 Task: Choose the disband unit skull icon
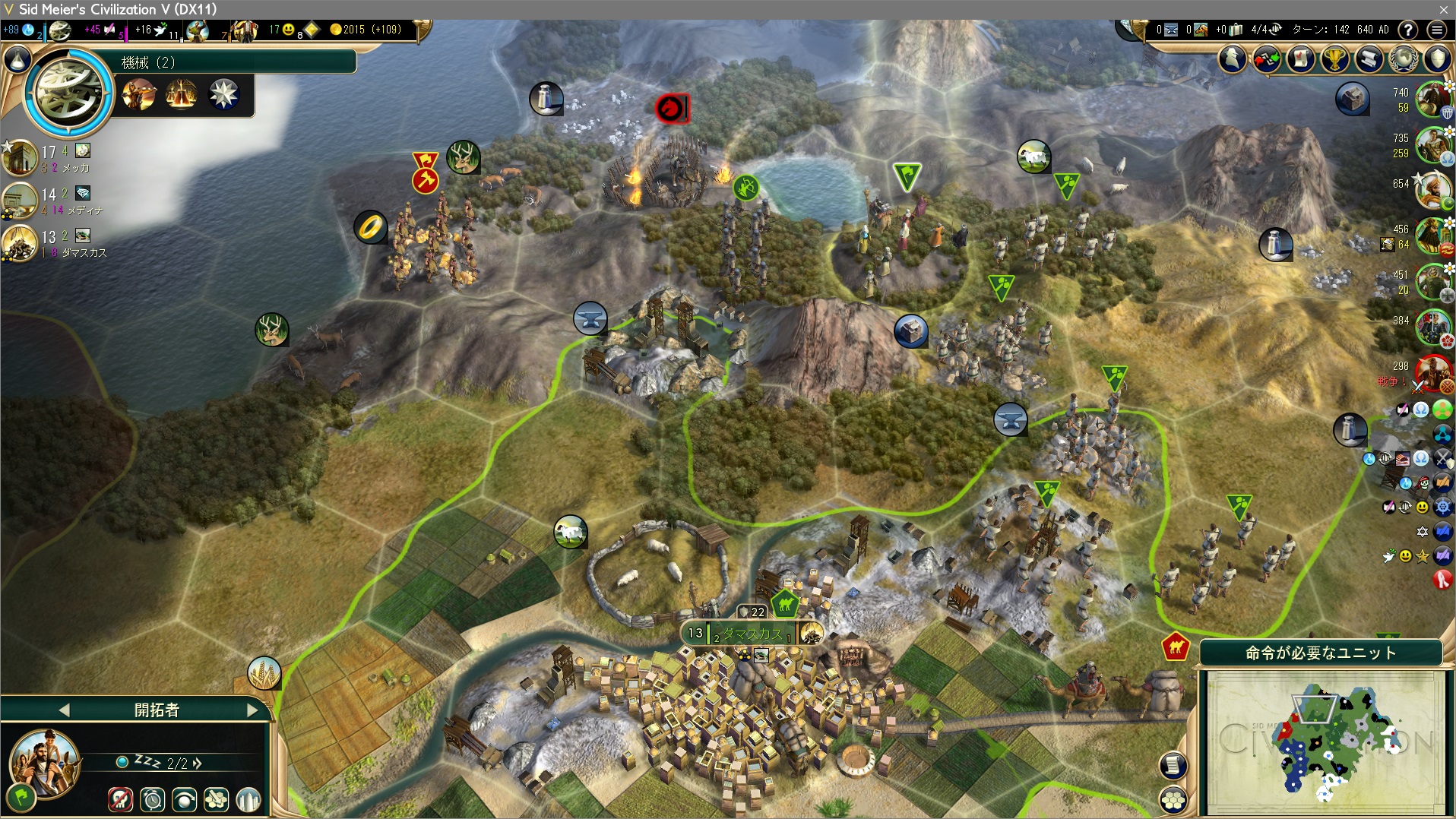120,799
